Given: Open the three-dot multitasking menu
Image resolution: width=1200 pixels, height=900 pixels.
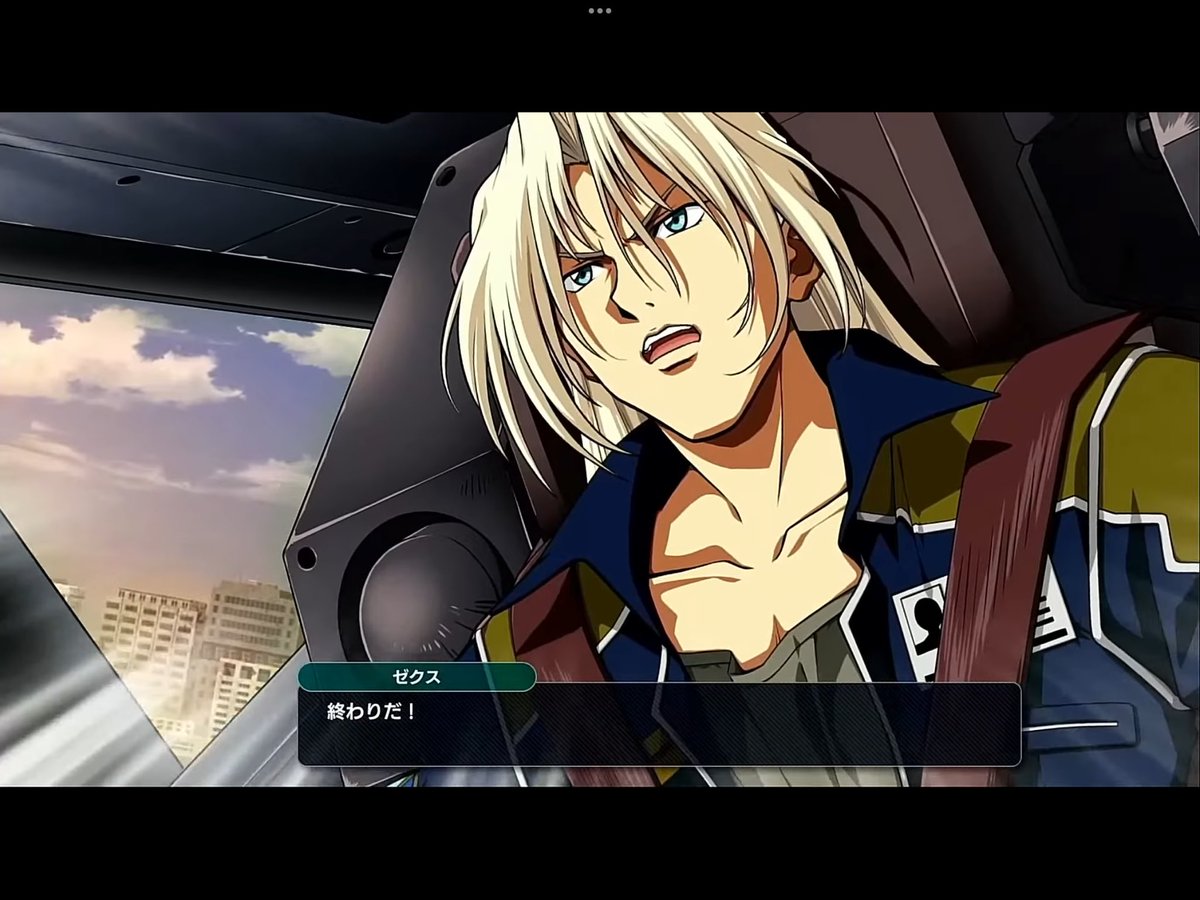Looking at the screenshot, I should (600, 11).
